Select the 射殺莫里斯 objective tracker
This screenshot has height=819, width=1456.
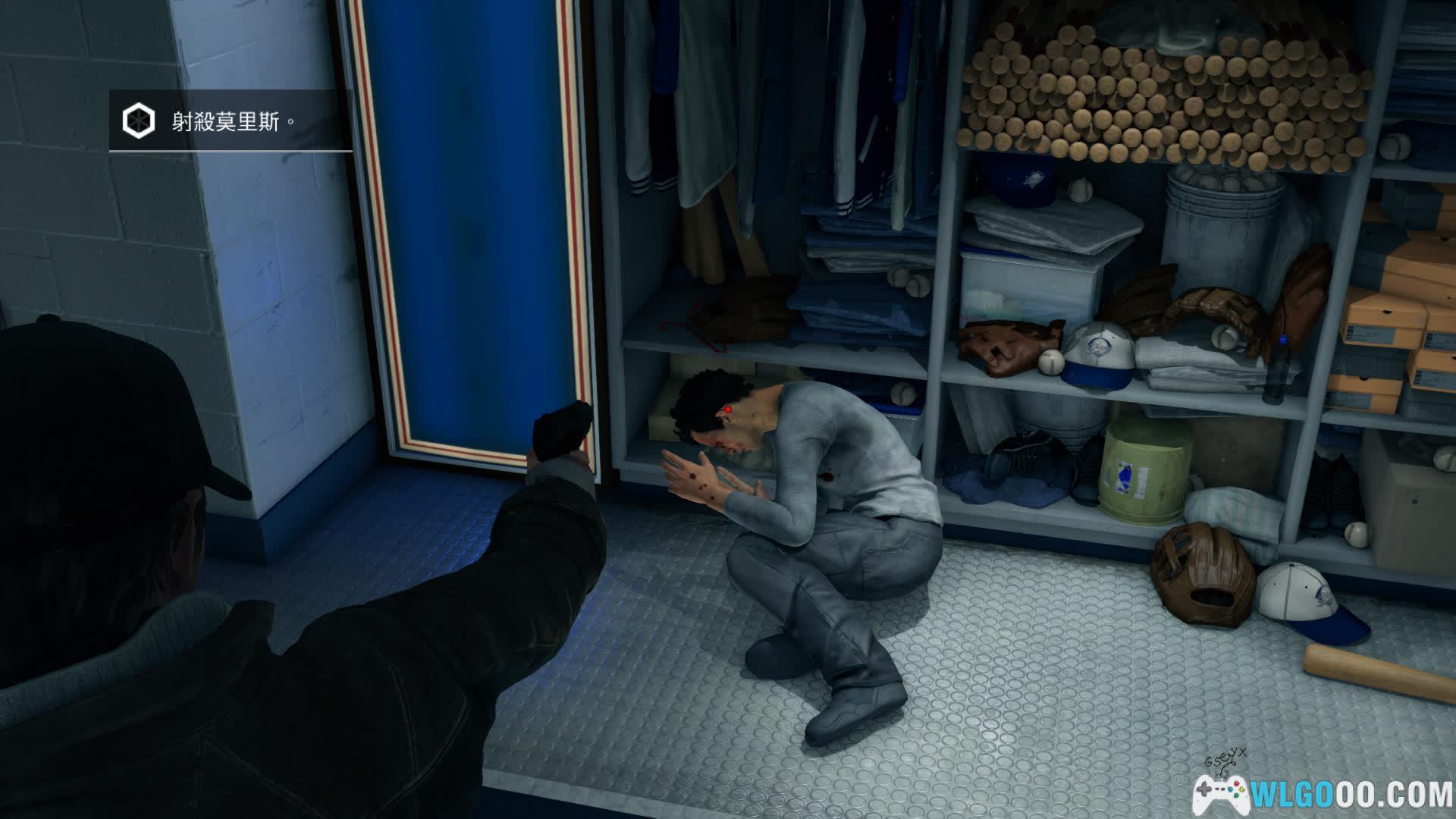pyautogui.click(x=231, y=121)
